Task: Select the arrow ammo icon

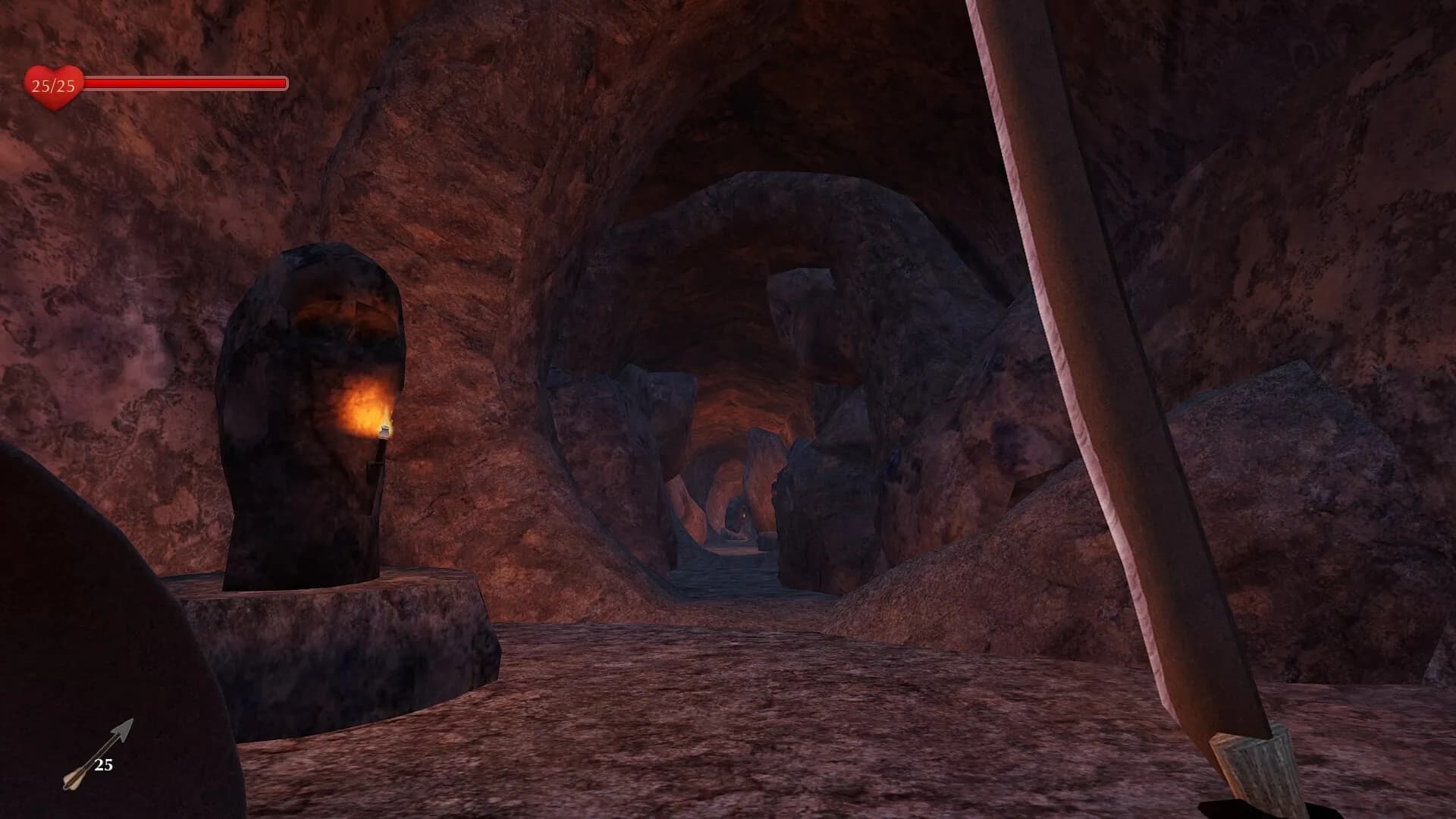Action: click(x=97, y=754)
